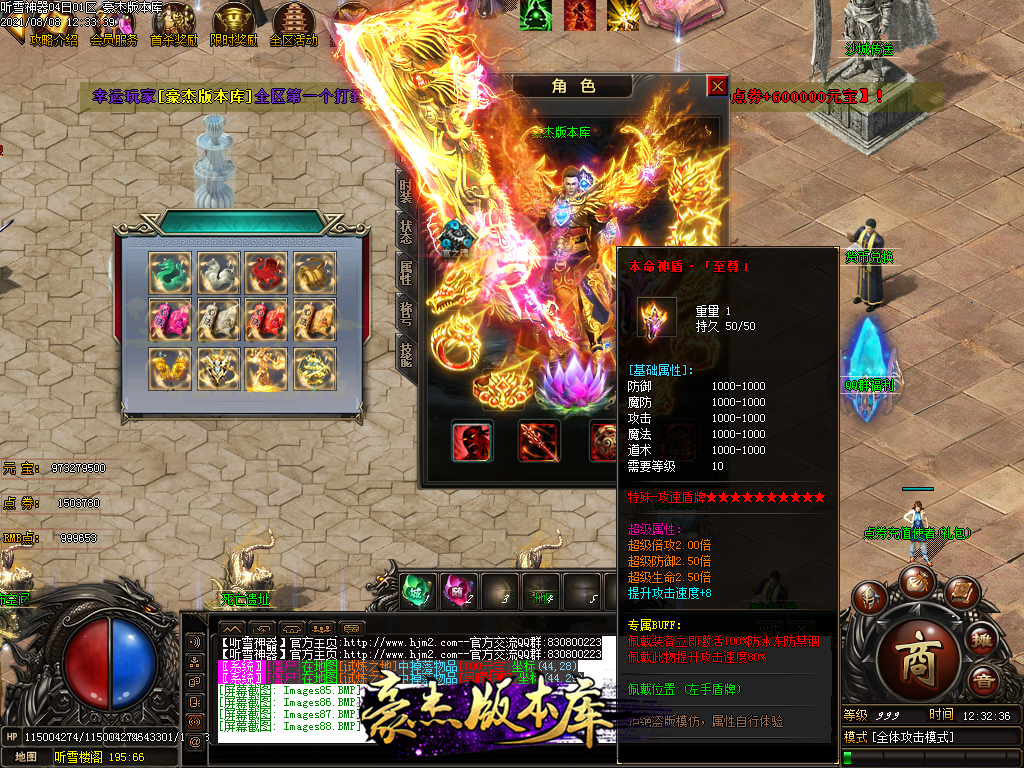The height and width of the screenshot is (768, 1024).
Task: Open 会员服务 member services
Action: 113,24
